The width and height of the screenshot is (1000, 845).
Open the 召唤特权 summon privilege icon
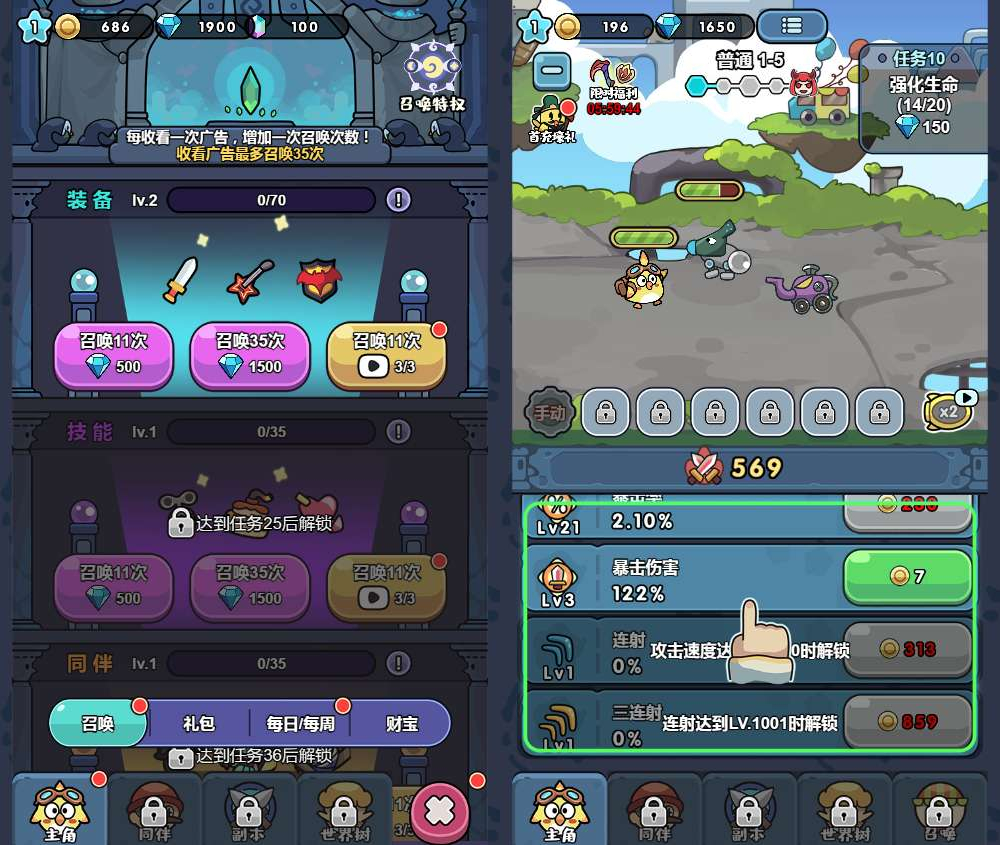(x=432, y=73)
